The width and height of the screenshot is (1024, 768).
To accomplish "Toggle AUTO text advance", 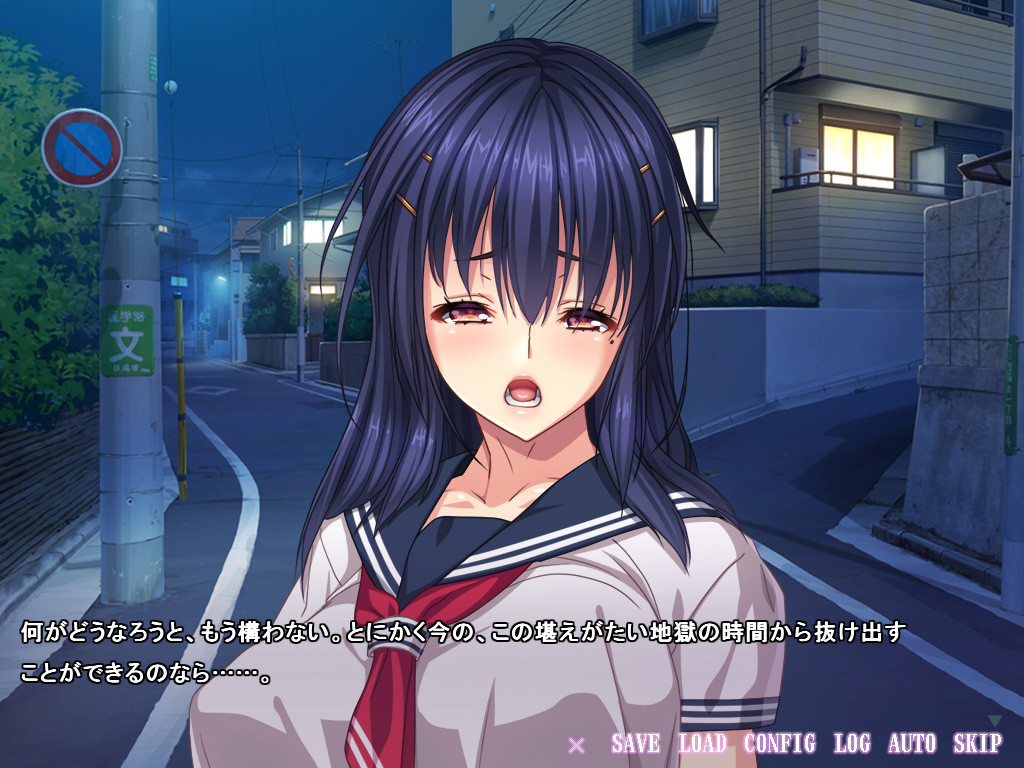I will coord(912,743).
